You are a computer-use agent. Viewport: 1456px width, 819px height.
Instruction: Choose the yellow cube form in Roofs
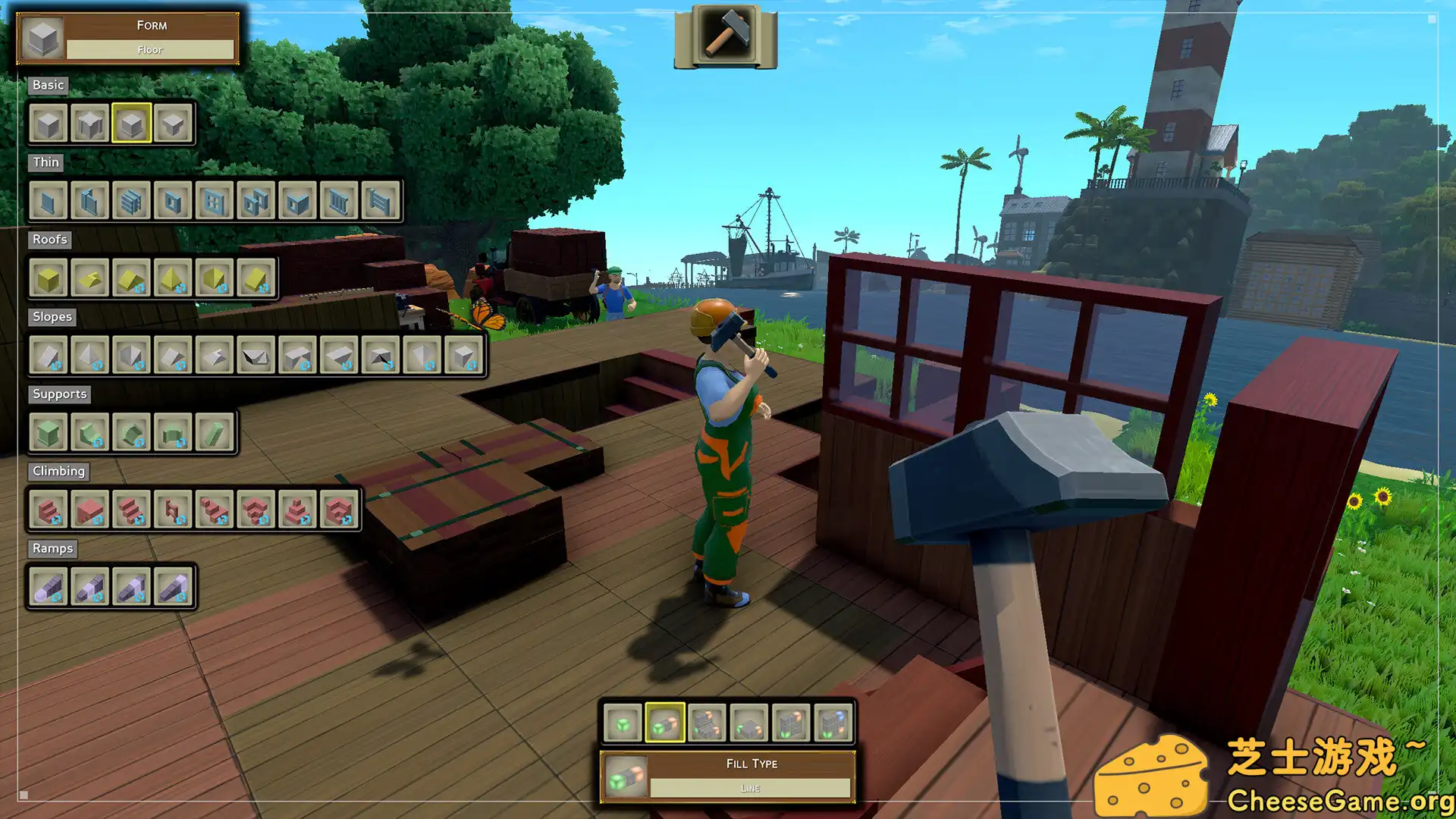pyautogui.click(x=49, y=278)
